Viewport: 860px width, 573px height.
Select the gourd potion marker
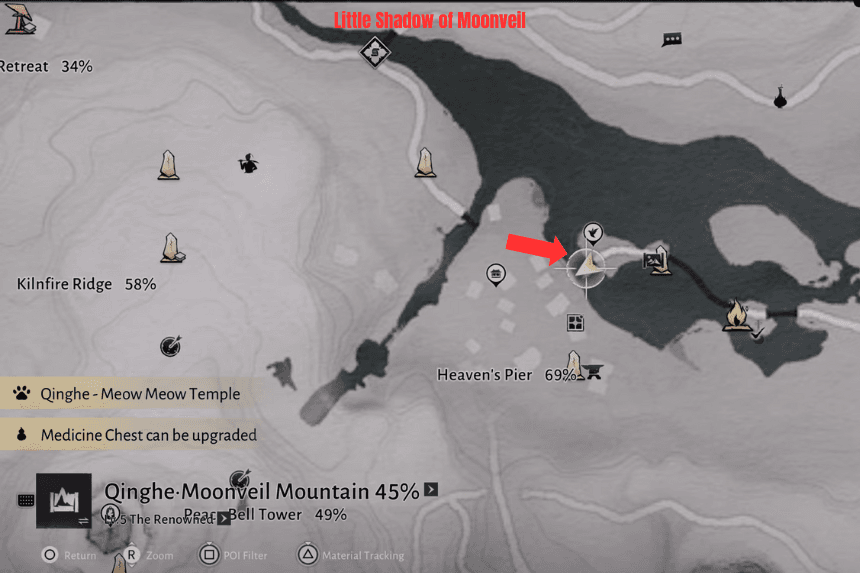(x=780, y=97)
